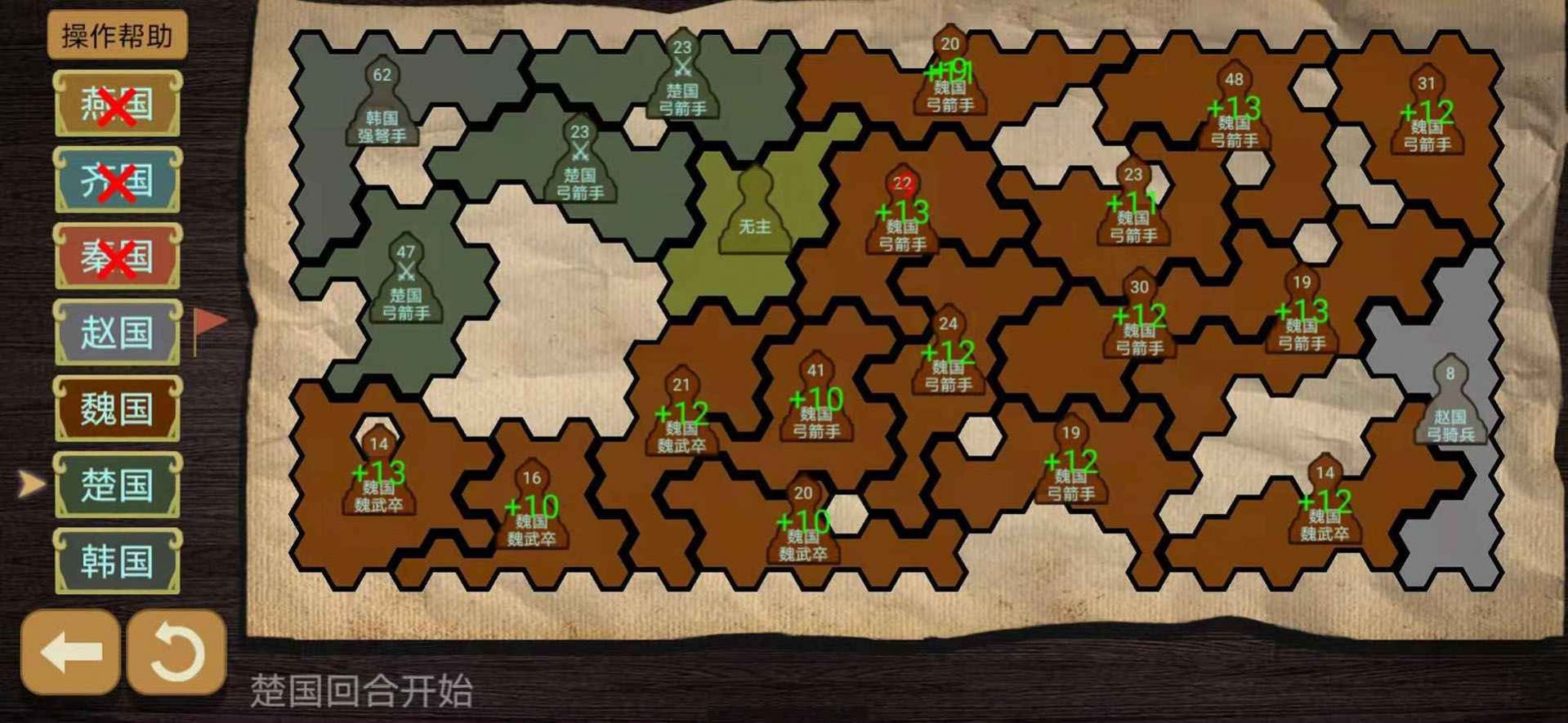The width and height of the screenshot is (1568, 723).
Task: Click the crossed-out 齐国 faction entry
Action: tap(117, 181)
